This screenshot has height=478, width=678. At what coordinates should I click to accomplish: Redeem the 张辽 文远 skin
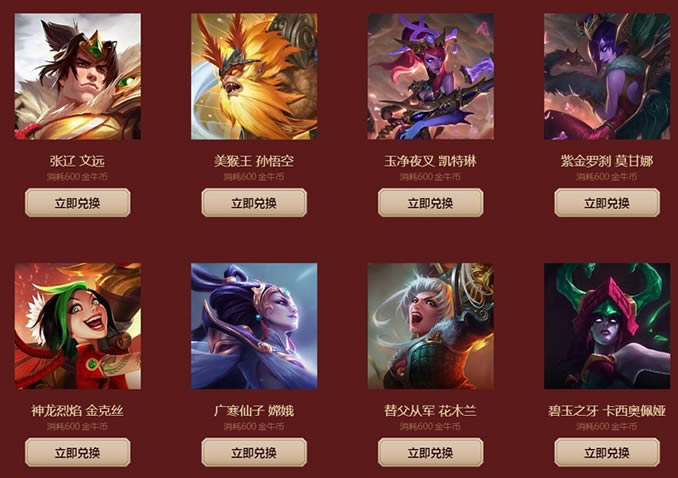pyautogui.click(x=77, y=203)
